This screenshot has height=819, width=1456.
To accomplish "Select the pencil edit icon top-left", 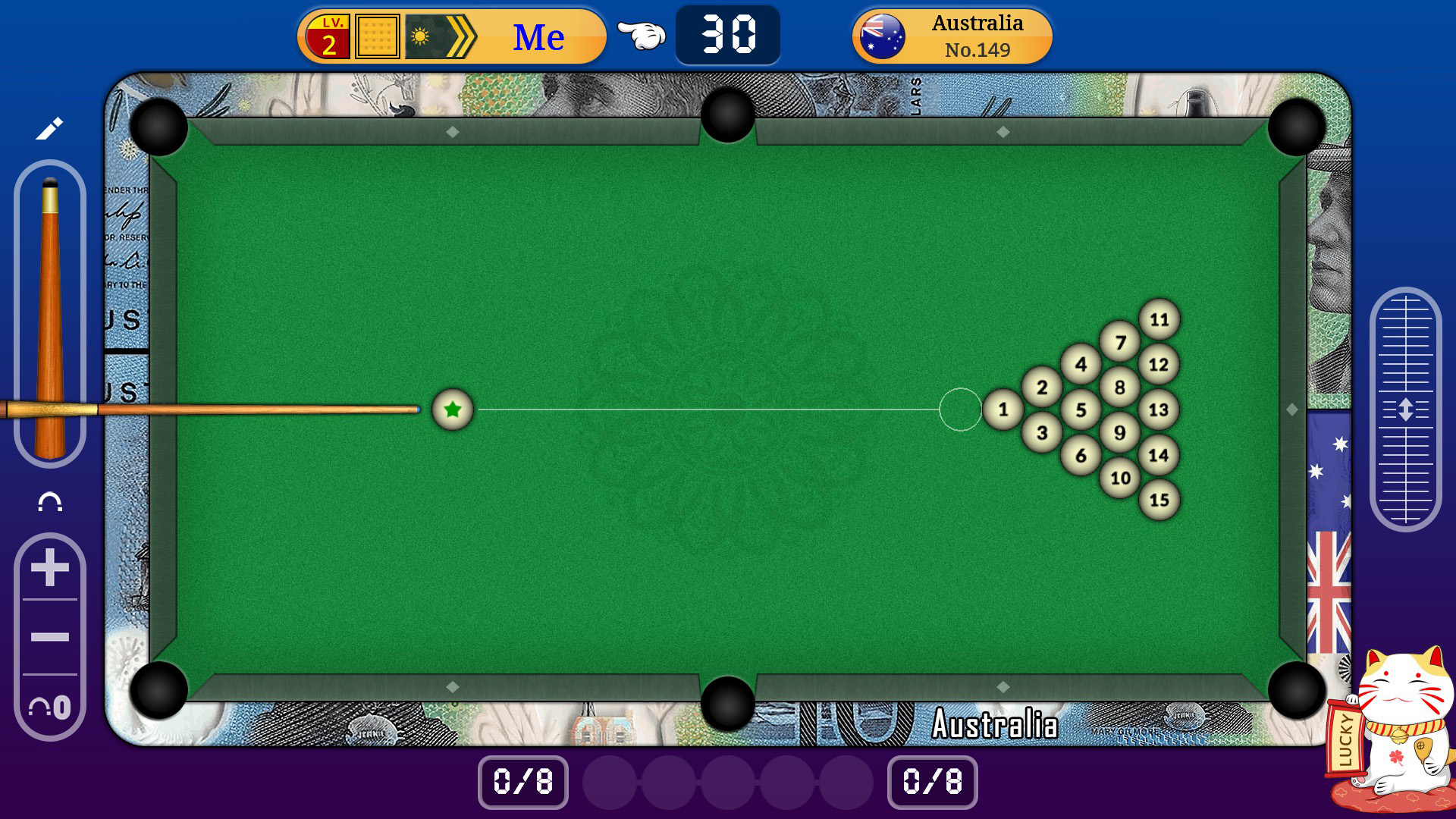I will 48,129.
